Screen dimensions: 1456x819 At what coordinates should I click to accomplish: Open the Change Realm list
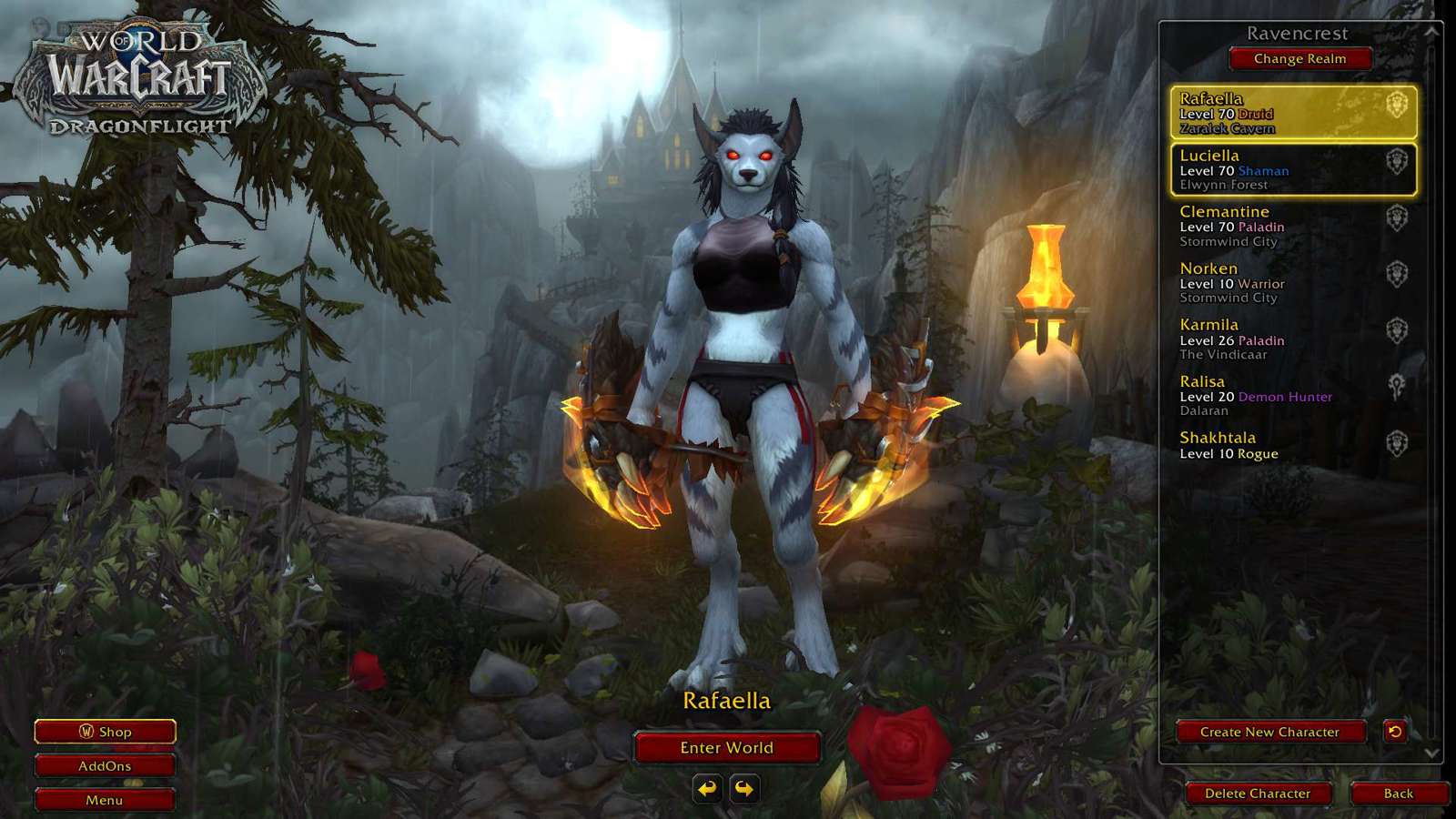point(1299,58)
